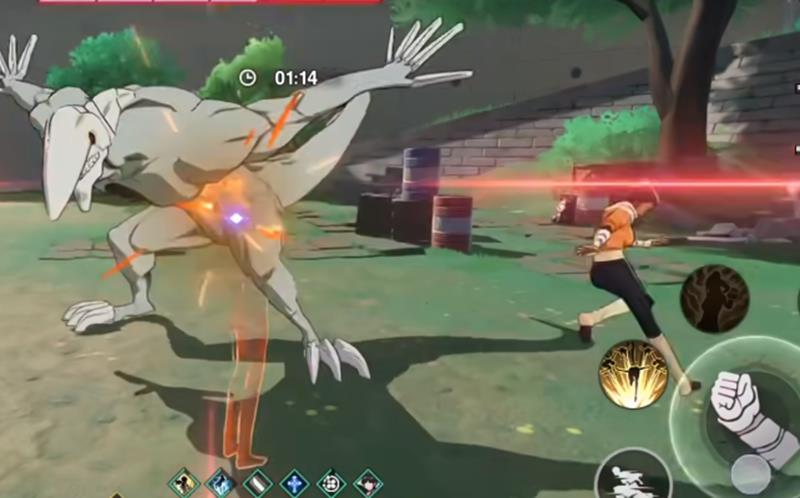
Task: Use the dark silhouette skill button
Action: pos(714,299)
